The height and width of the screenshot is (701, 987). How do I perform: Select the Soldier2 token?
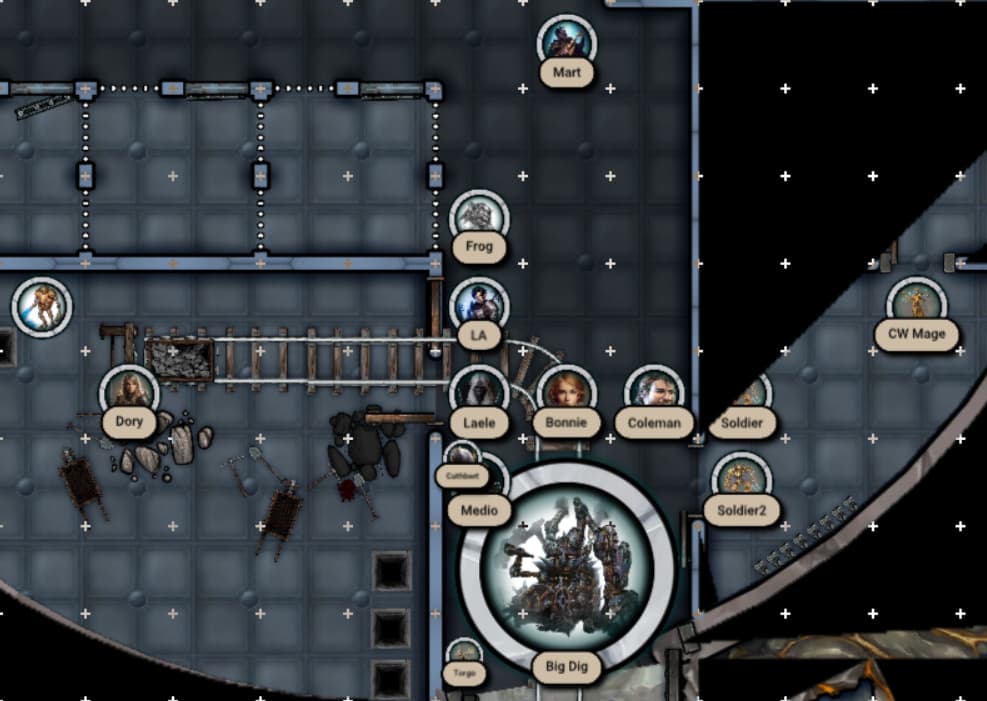(x=741, y=480)
